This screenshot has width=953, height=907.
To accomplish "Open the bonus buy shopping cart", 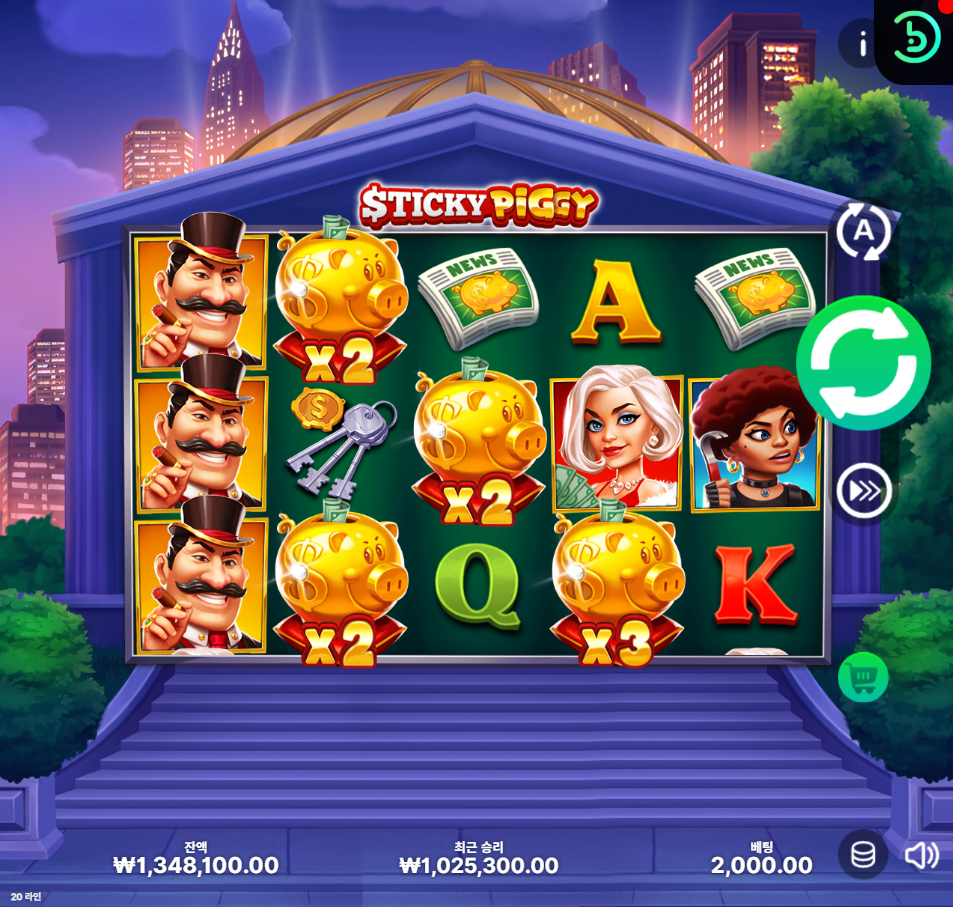I will pyautogui.click(x=862, y=677).
